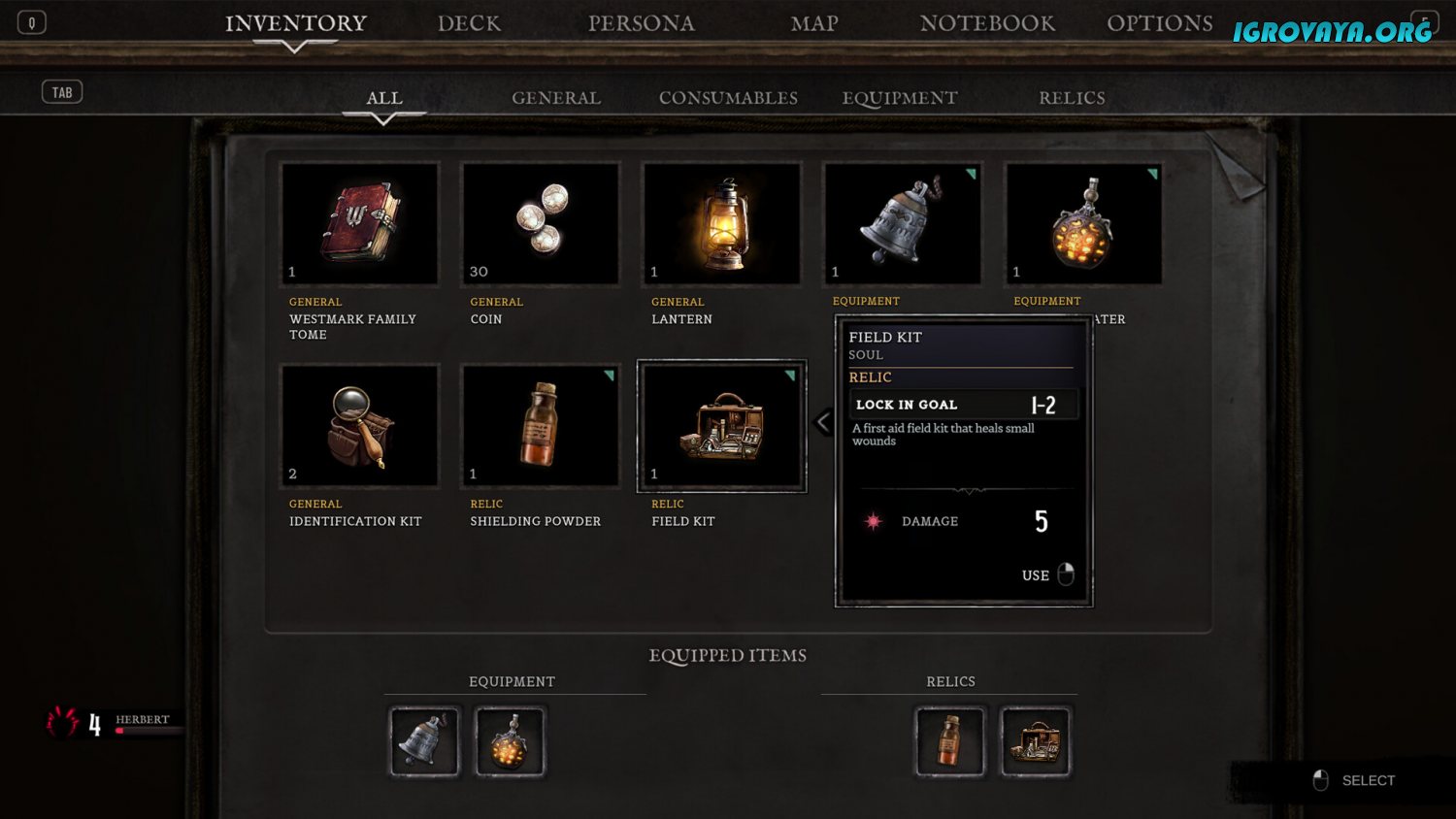Filter inventory by Consumables
Screen dimensions: 1456x819
coord(728,98)
